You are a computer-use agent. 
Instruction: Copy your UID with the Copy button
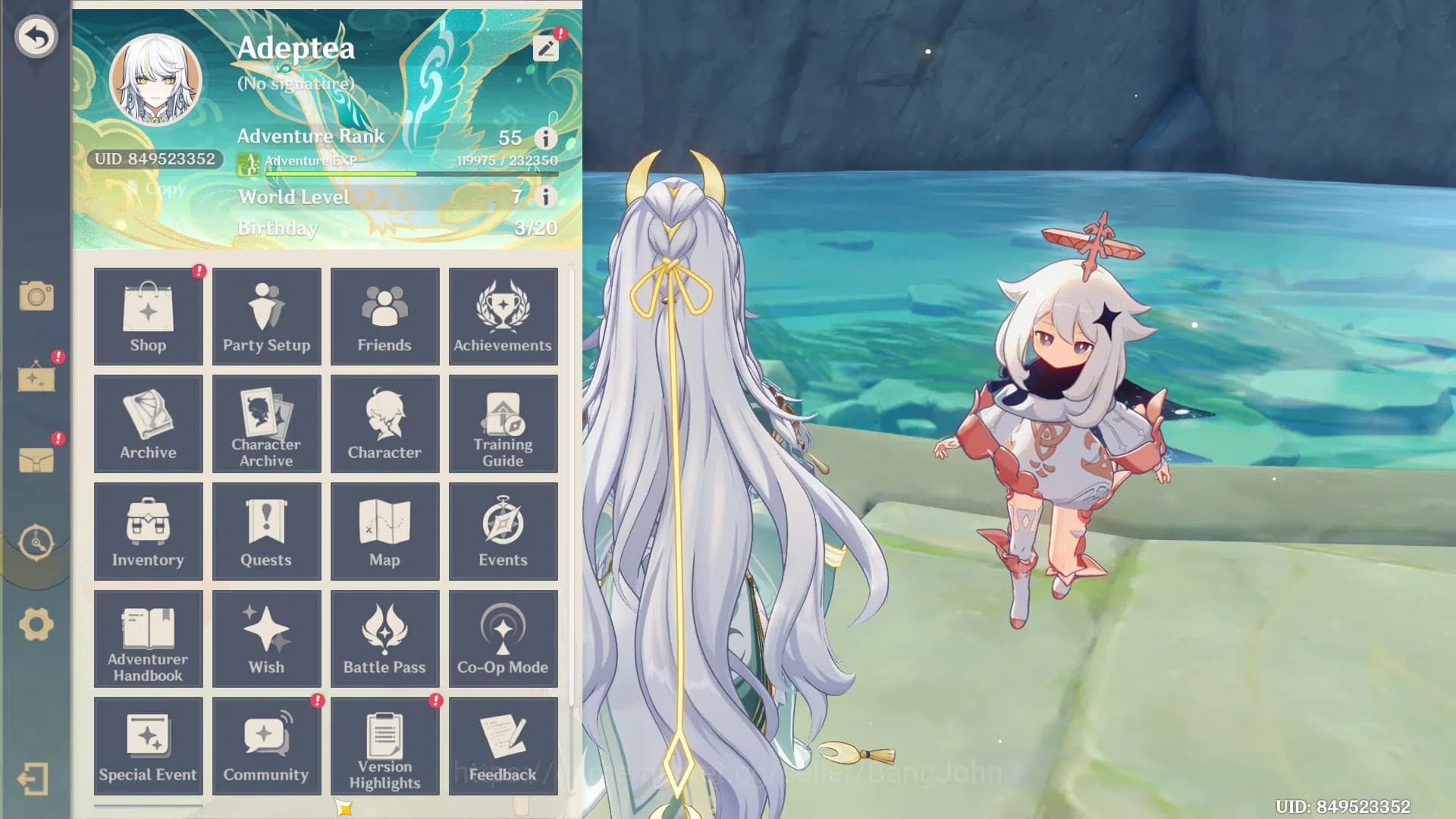point(157,188)
